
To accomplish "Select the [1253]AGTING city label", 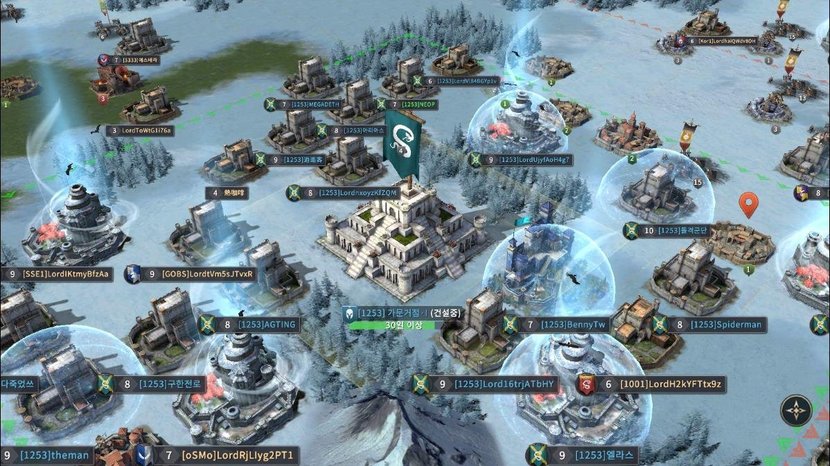I will (x=267, y=324).
